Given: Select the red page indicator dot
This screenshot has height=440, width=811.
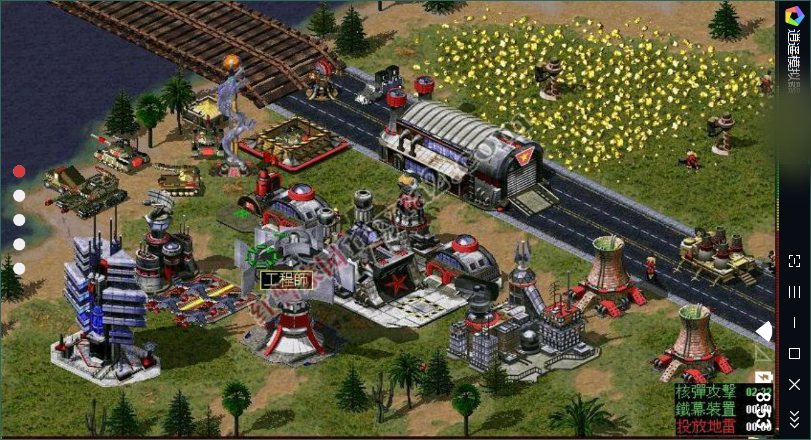Looking at the screenshot, I should click(19, 171).
